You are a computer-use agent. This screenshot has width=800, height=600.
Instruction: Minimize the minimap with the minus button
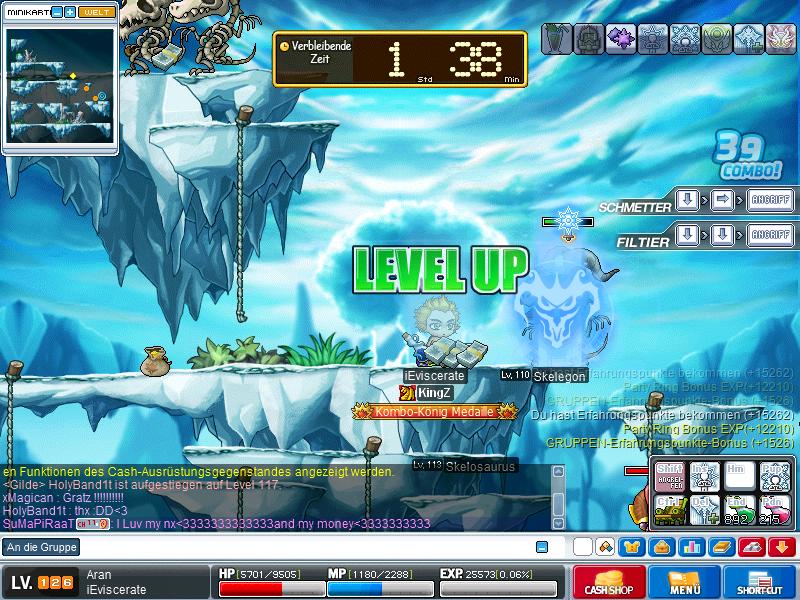click(57, 11)
